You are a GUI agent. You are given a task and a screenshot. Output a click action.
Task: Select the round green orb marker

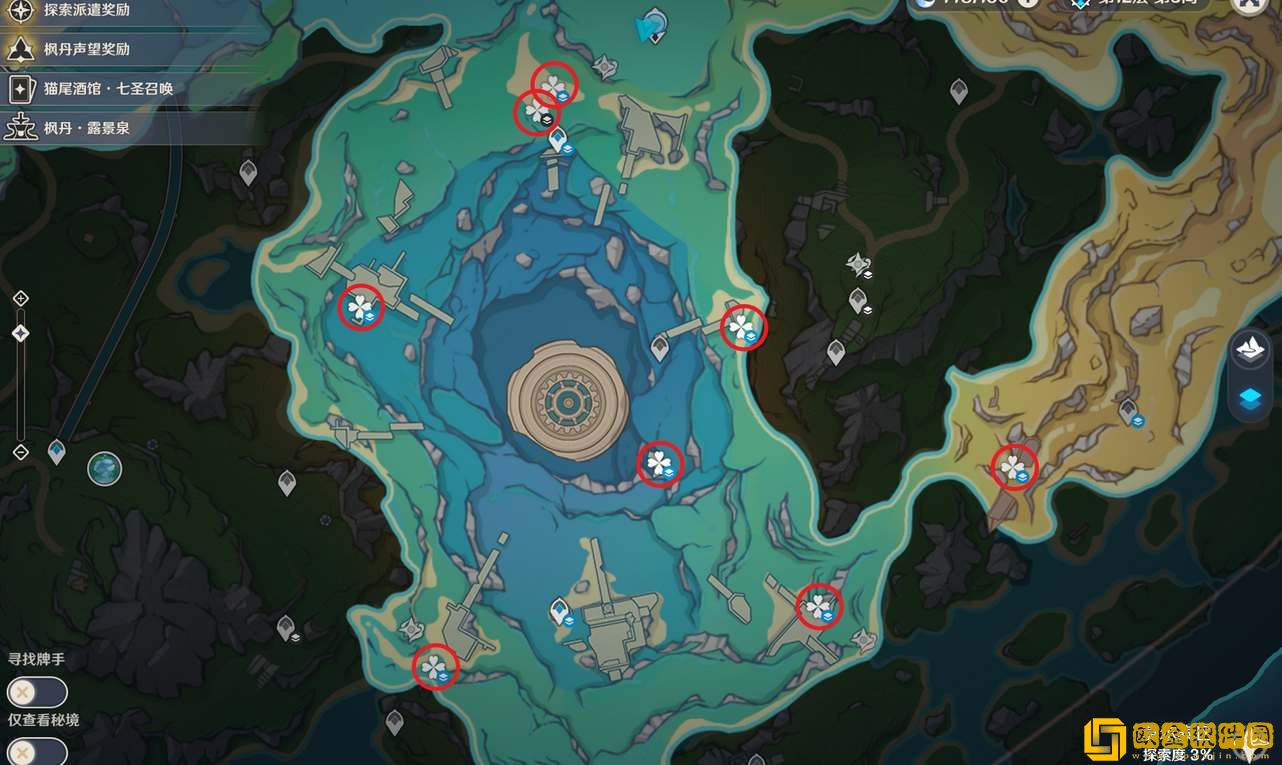(x=104, y=468)
